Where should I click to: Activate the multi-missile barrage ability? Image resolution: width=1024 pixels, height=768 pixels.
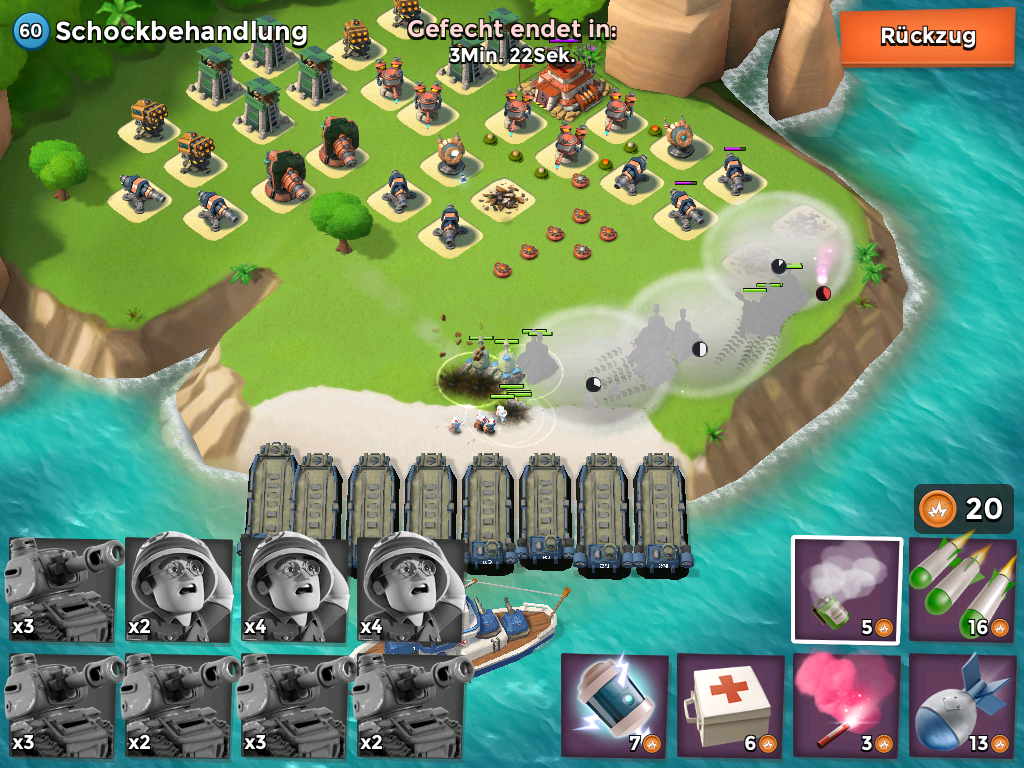point(962,590)
